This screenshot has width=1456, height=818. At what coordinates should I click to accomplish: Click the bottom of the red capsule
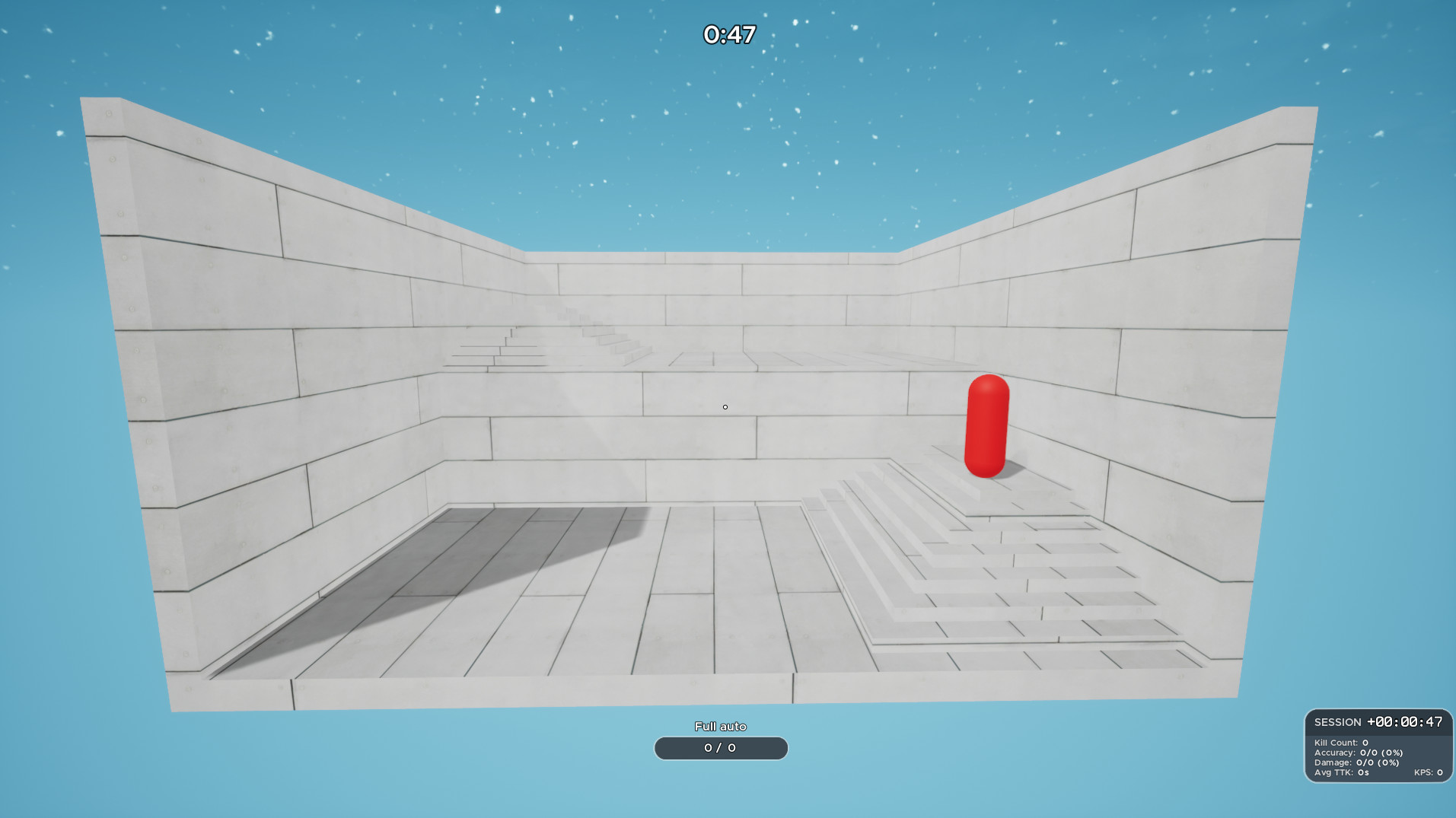click(x=986, y=468)
